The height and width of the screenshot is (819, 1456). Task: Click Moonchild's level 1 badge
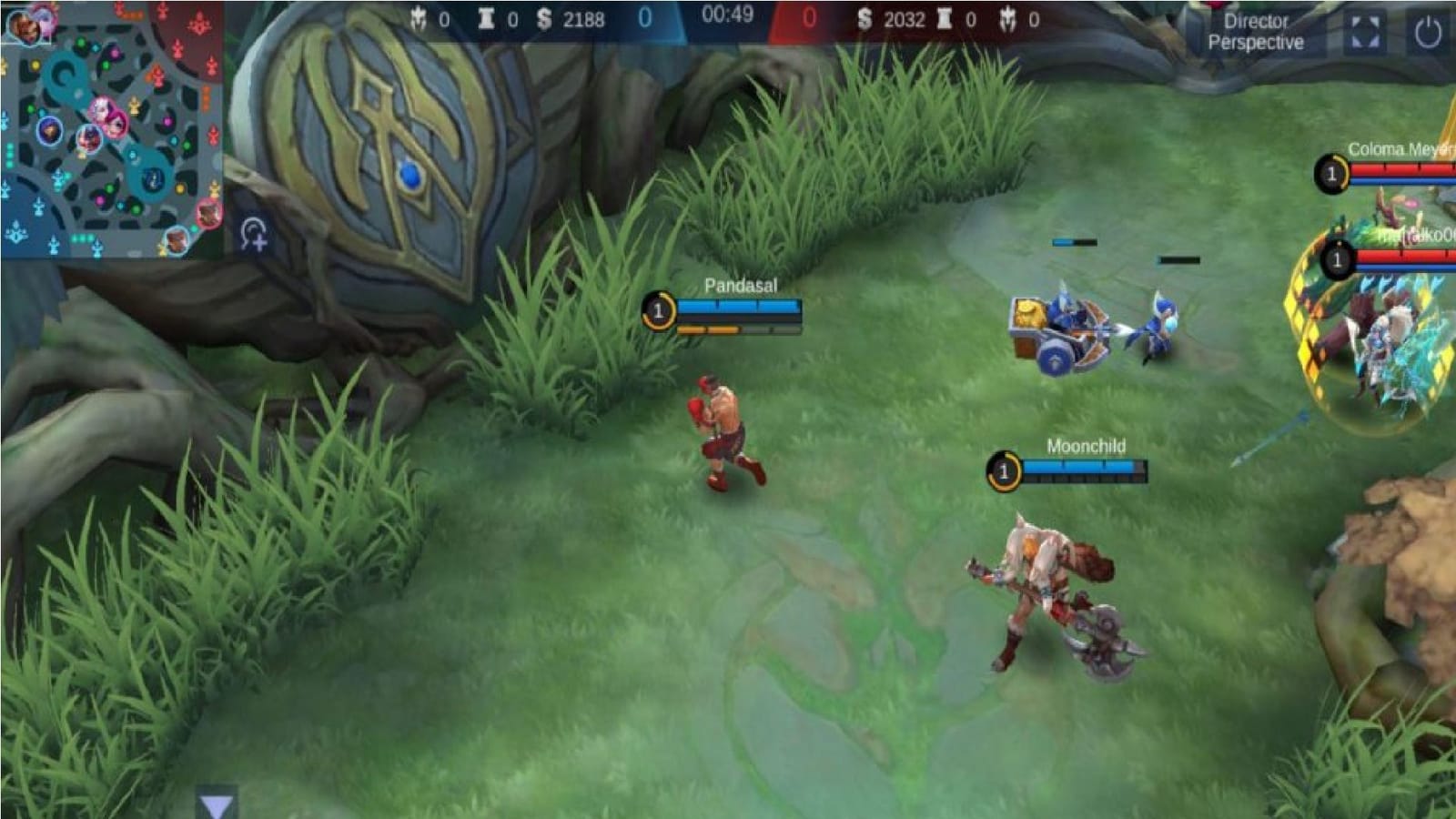1006,470
